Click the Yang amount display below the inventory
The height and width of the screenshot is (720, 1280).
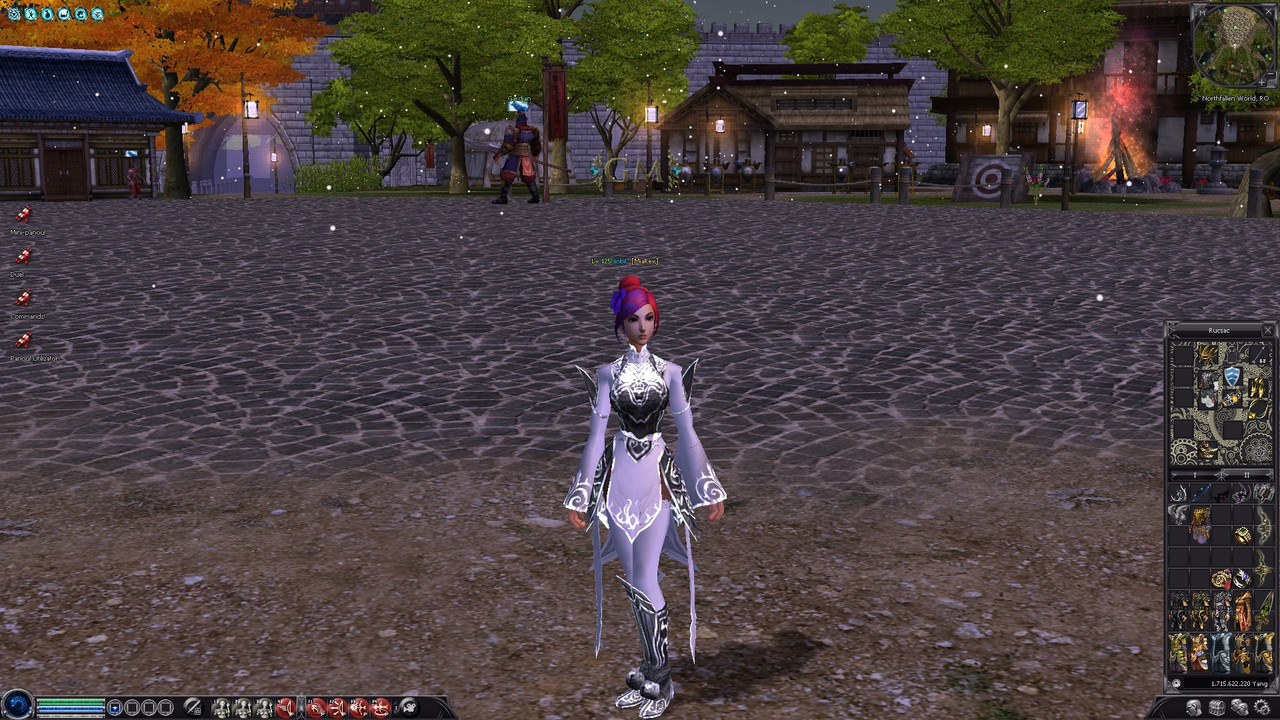[x=1240, y=683]
